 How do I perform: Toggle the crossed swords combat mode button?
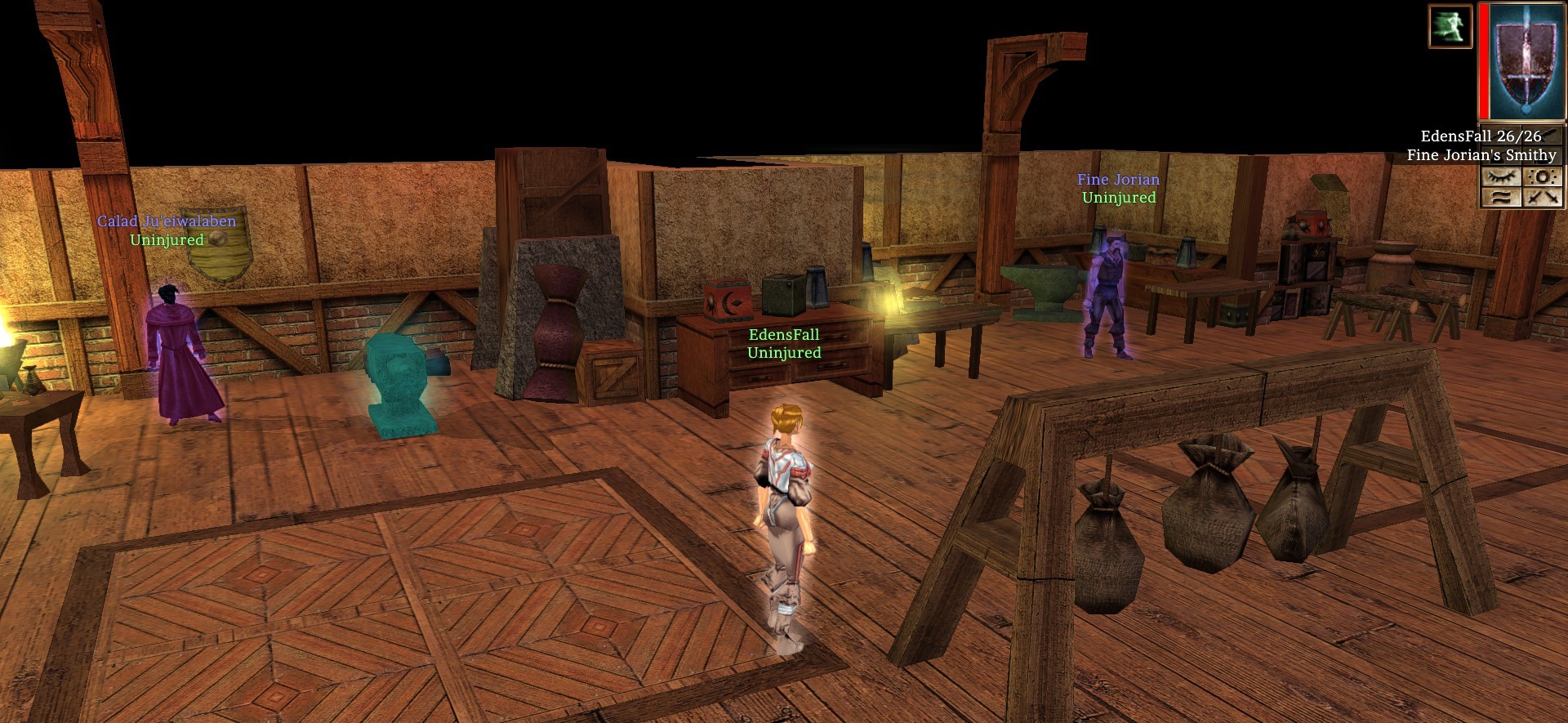1543,197
